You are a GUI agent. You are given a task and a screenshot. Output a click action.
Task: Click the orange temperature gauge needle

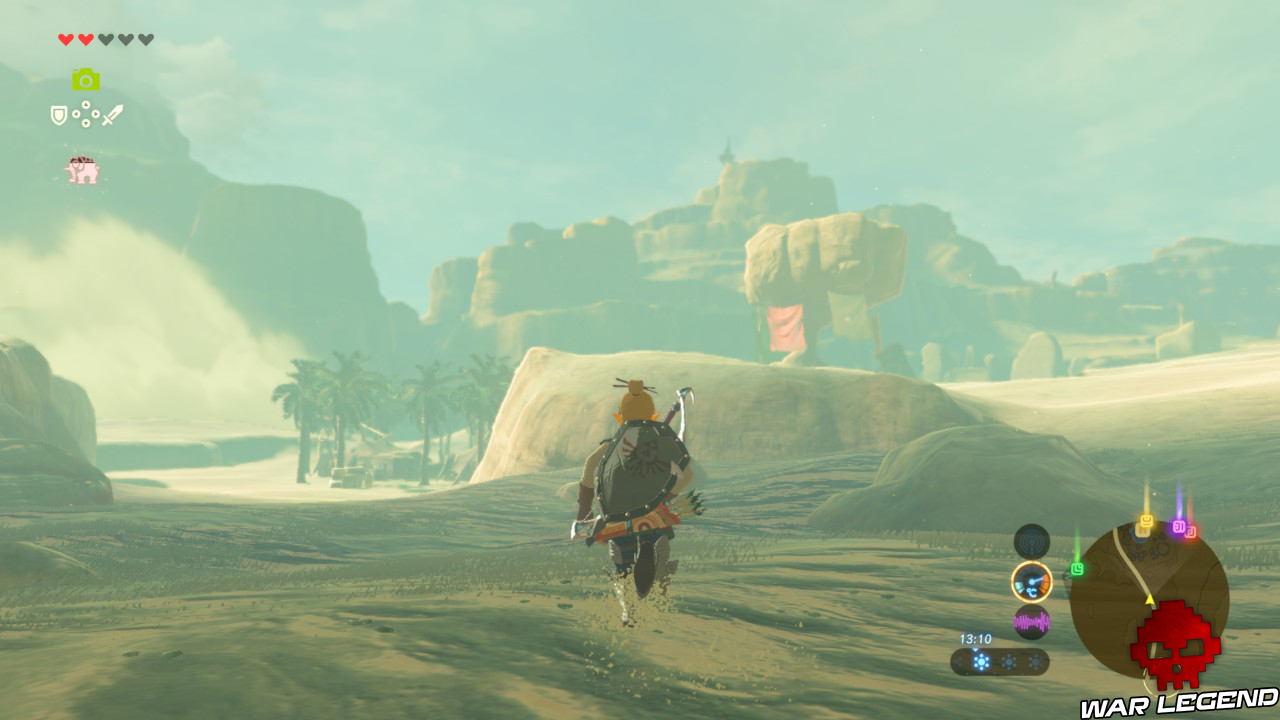coord(1033,582)
